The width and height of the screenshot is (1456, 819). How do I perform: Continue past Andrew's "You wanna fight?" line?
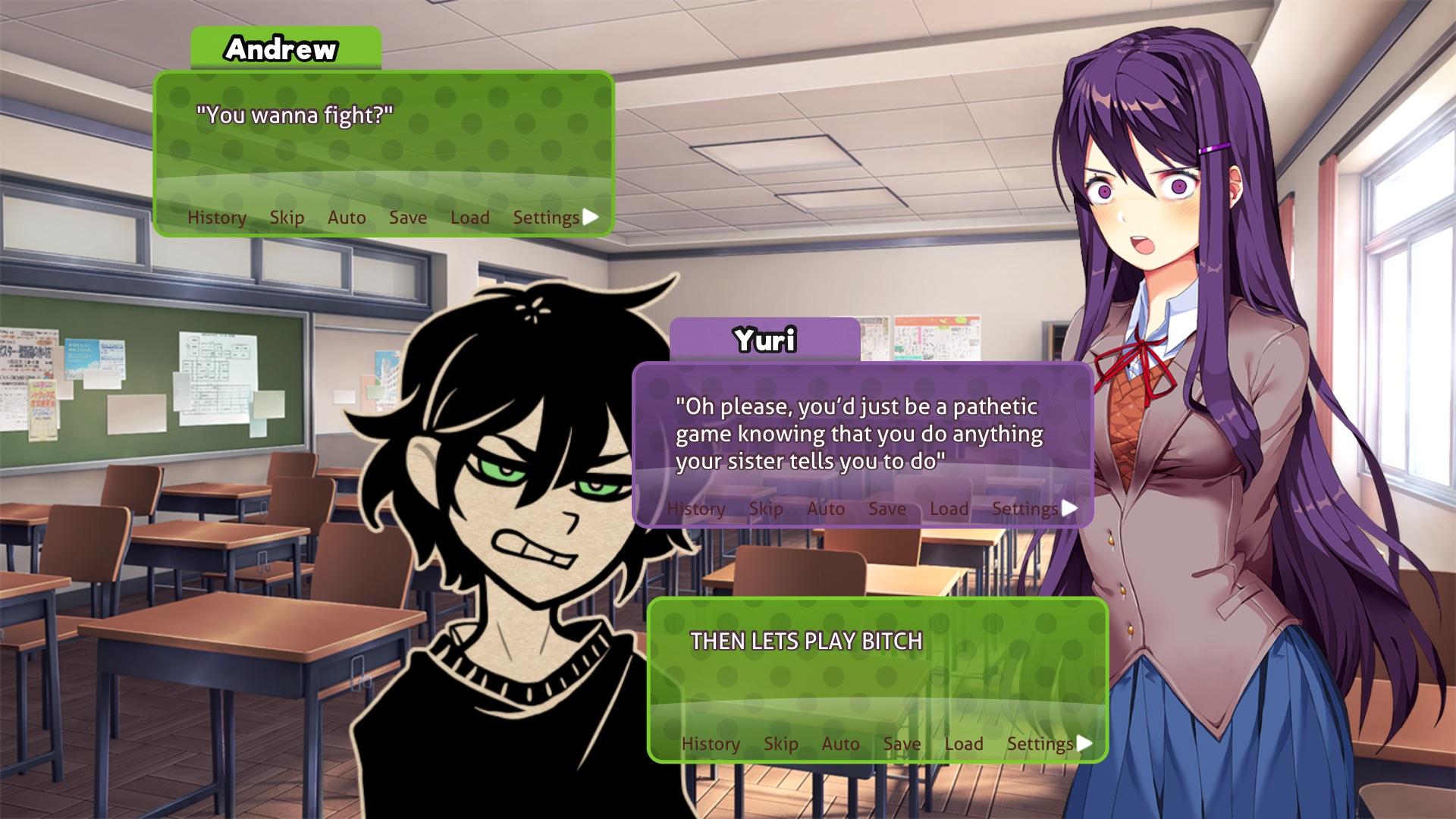pyautogui.click(x=591, y=217)
